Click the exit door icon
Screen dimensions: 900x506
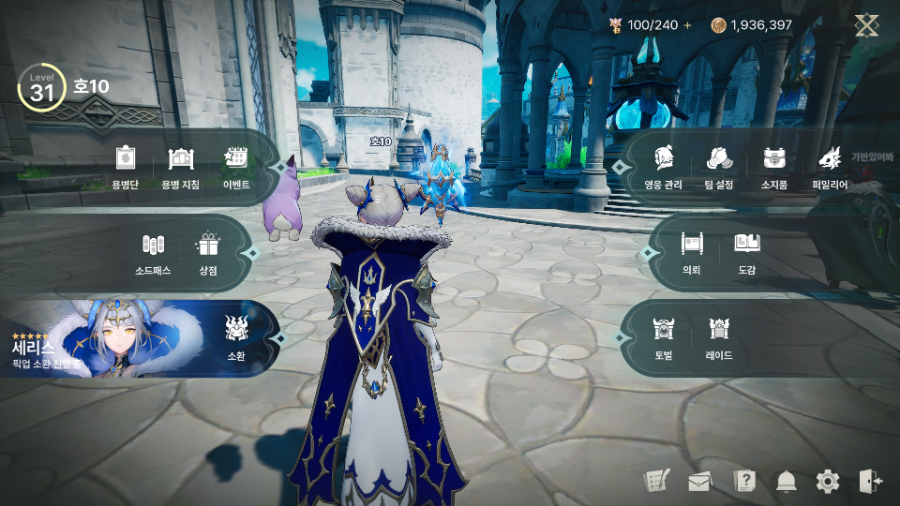tap(870, 482)
